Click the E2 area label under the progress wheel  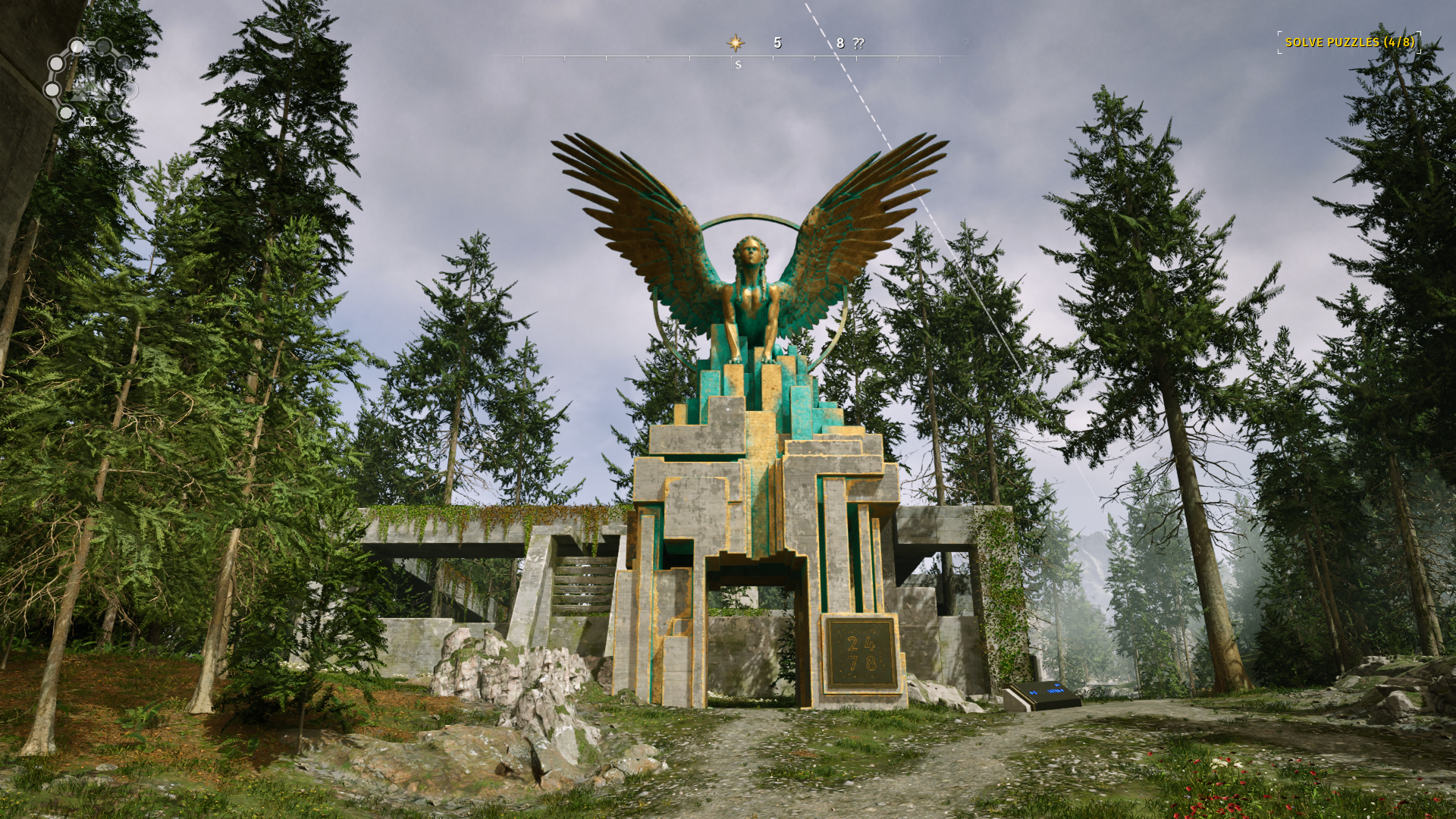(x=90, y=121)
